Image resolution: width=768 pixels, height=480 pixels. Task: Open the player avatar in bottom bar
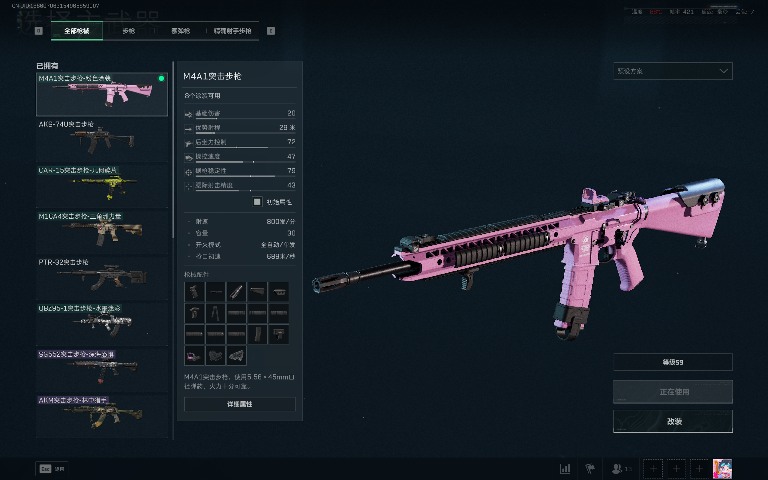pos(723,468)
